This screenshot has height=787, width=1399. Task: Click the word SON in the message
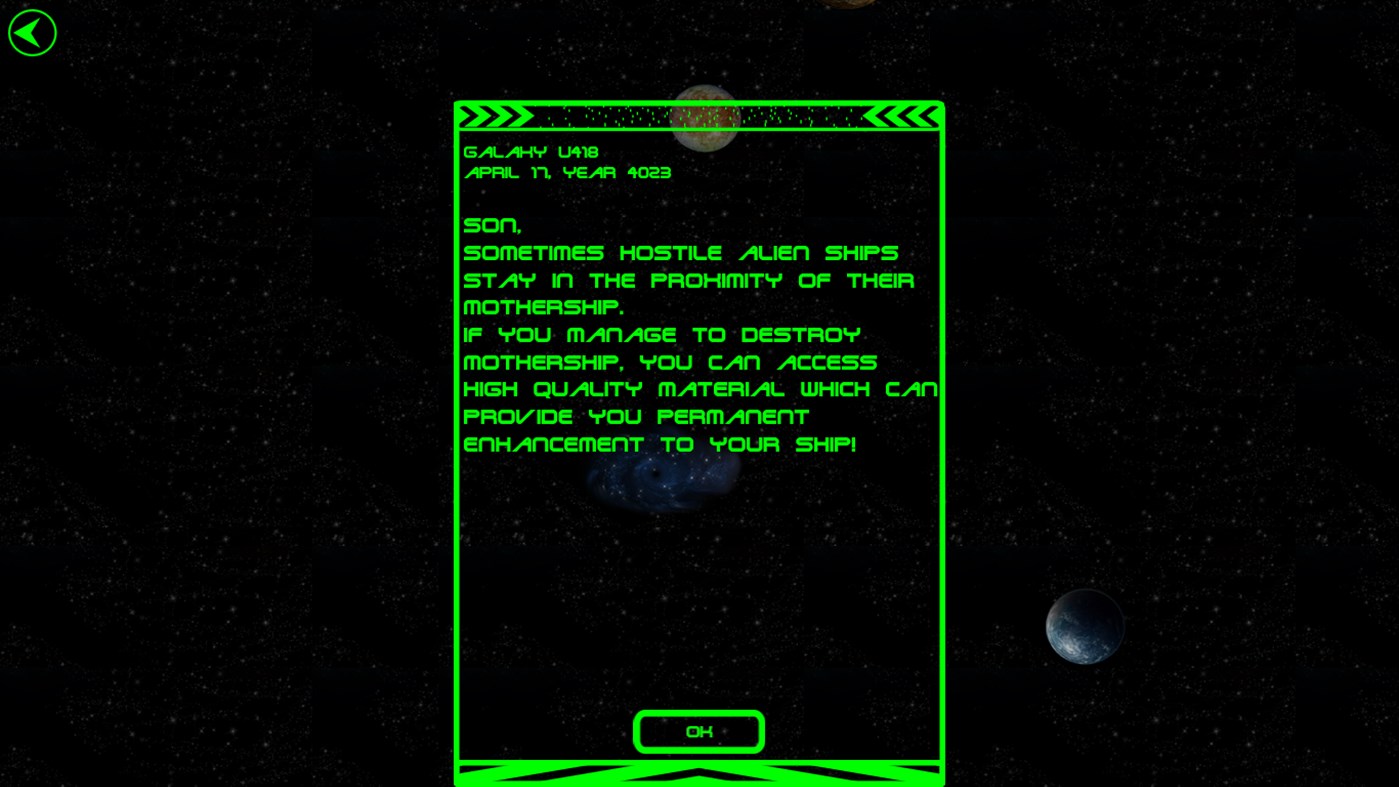(x=489, y=224)
